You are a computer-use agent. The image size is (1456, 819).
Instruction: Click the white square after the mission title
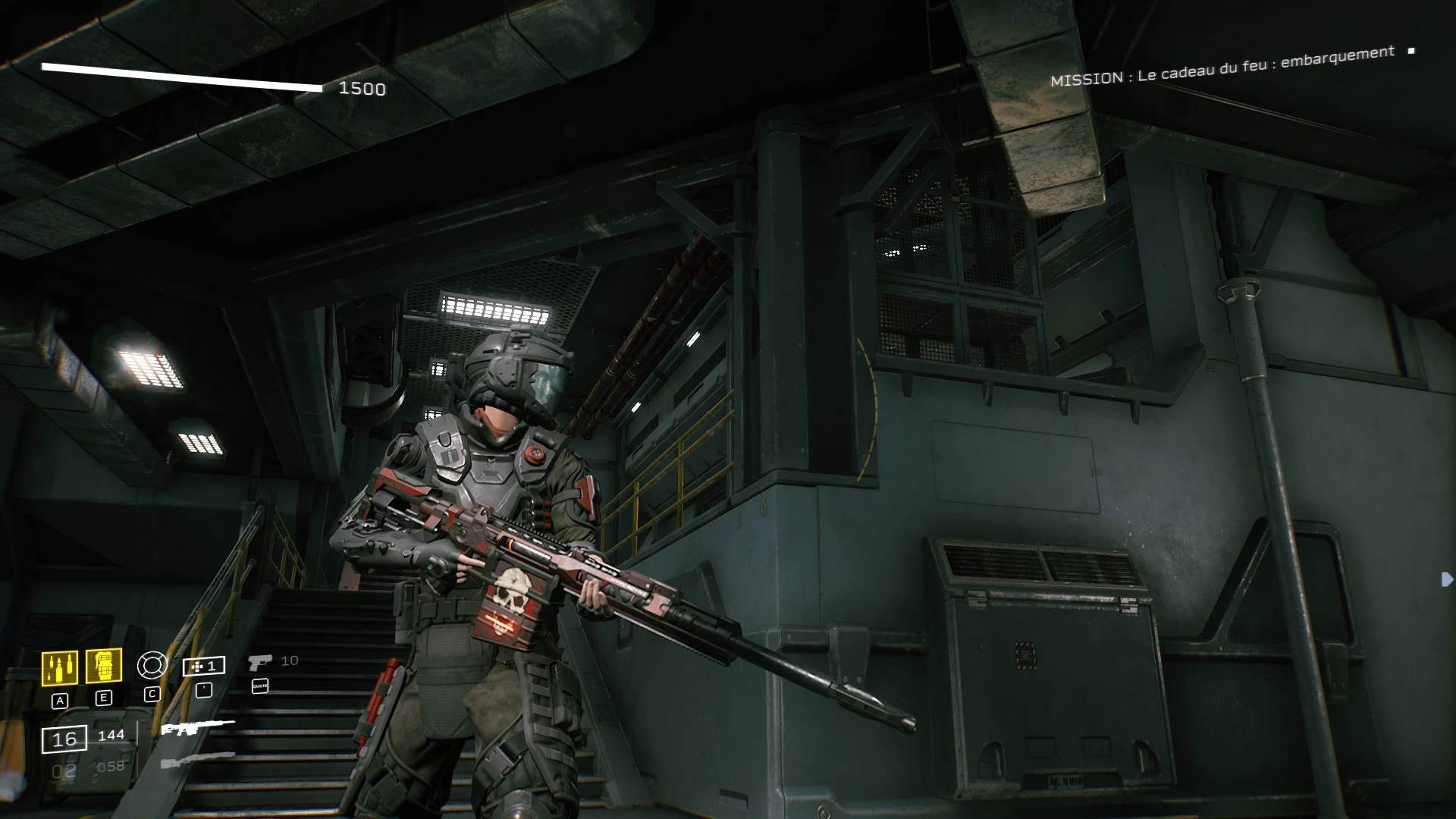(1410, 52)
